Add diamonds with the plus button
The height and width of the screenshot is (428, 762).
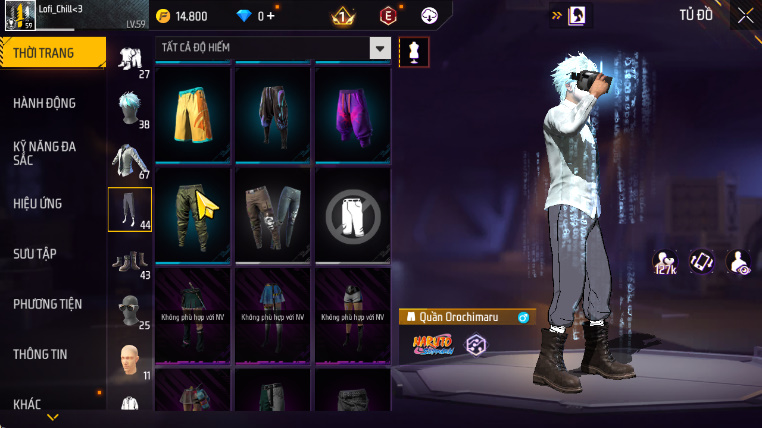tap(271, 16)
